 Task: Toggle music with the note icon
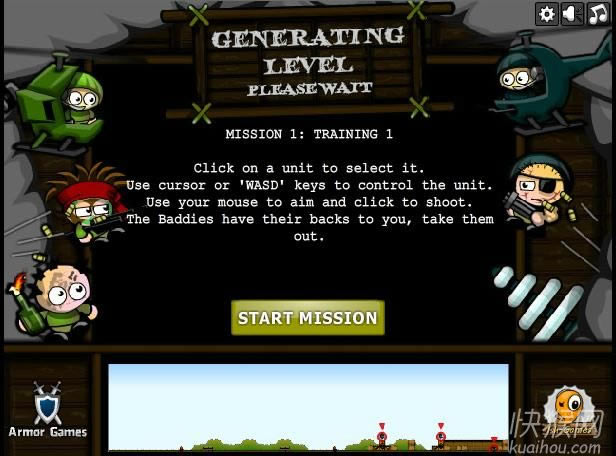[597, 13]
